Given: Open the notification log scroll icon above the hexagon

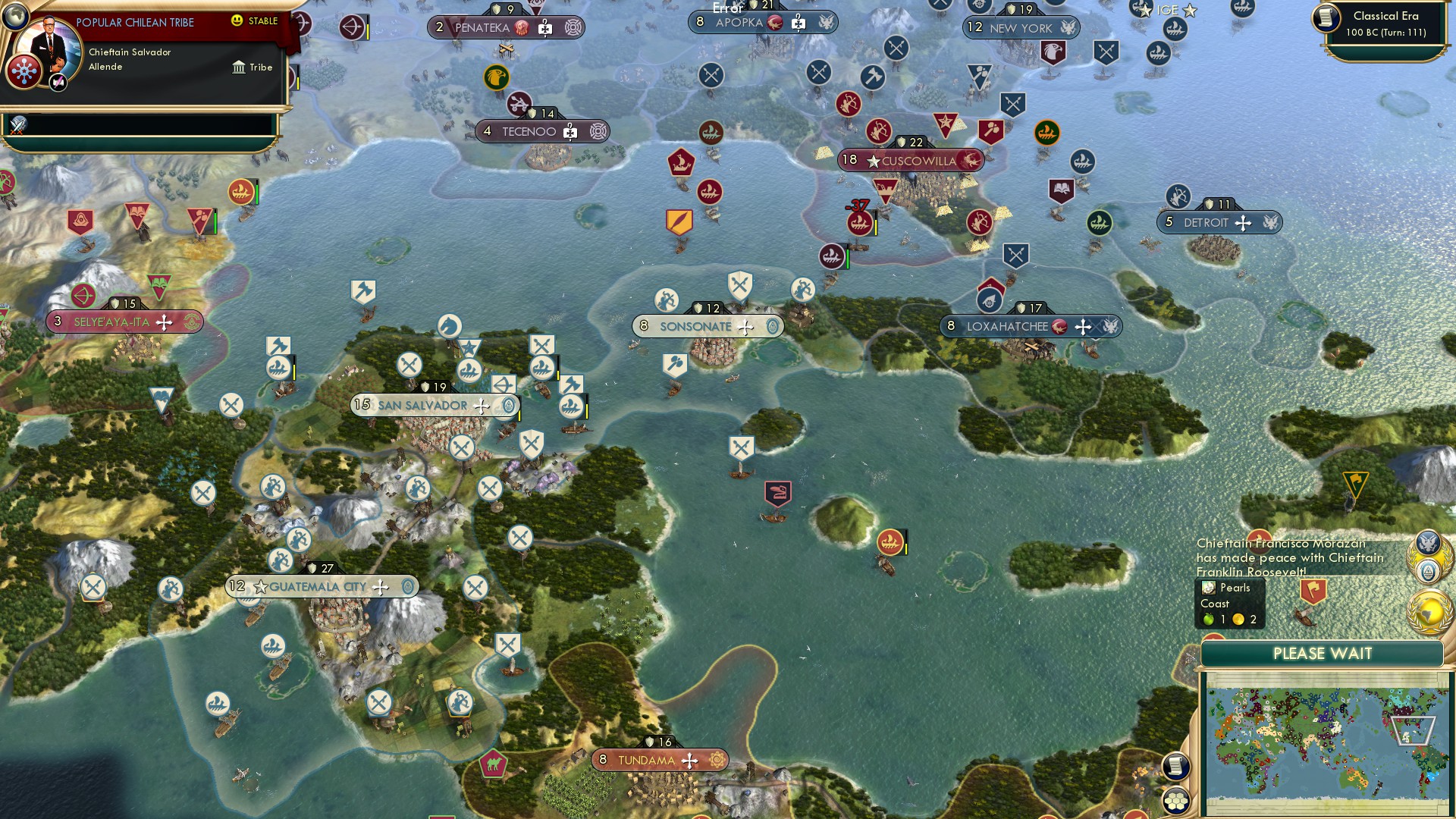Looking at the screenshot, I should pyautogui.click(x=1176, y=767).
